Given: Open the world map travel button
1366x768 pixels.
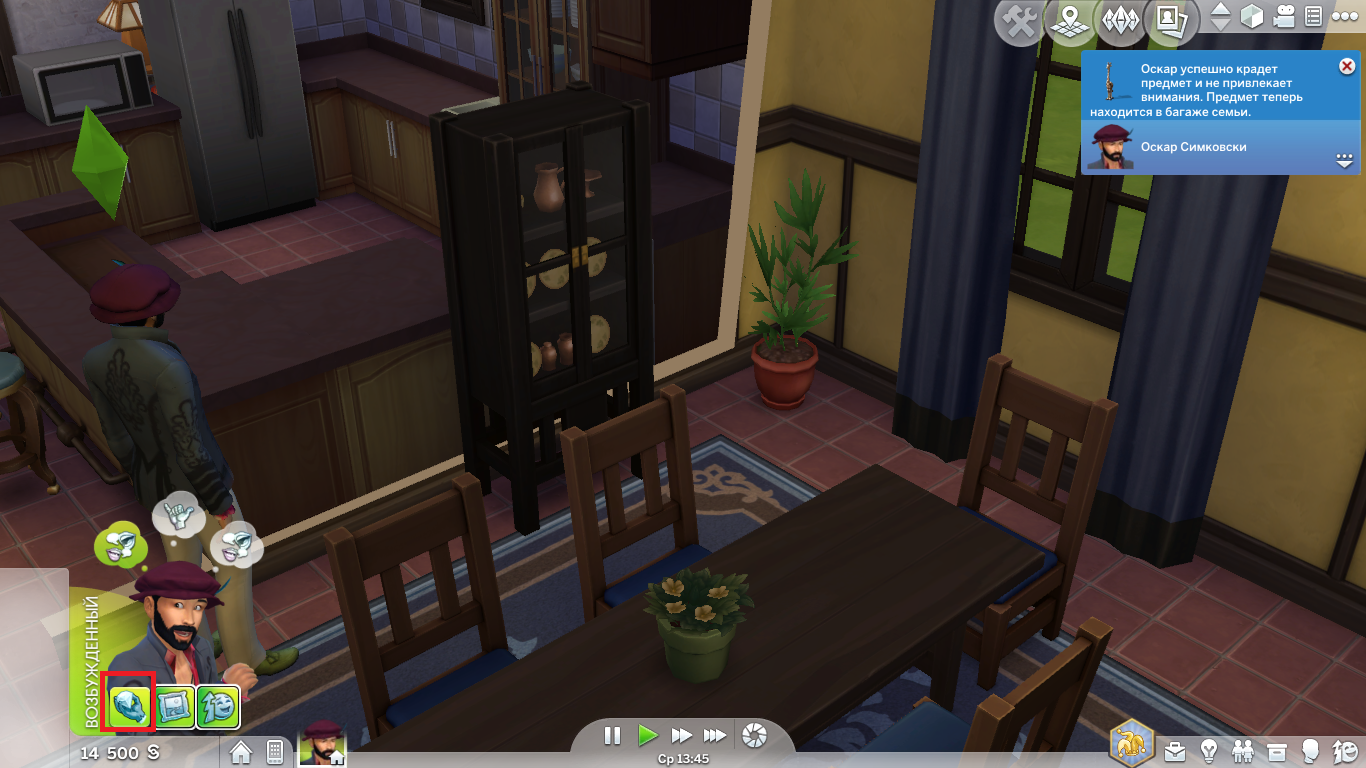Looking at the screenshot, I should 1070,22.
